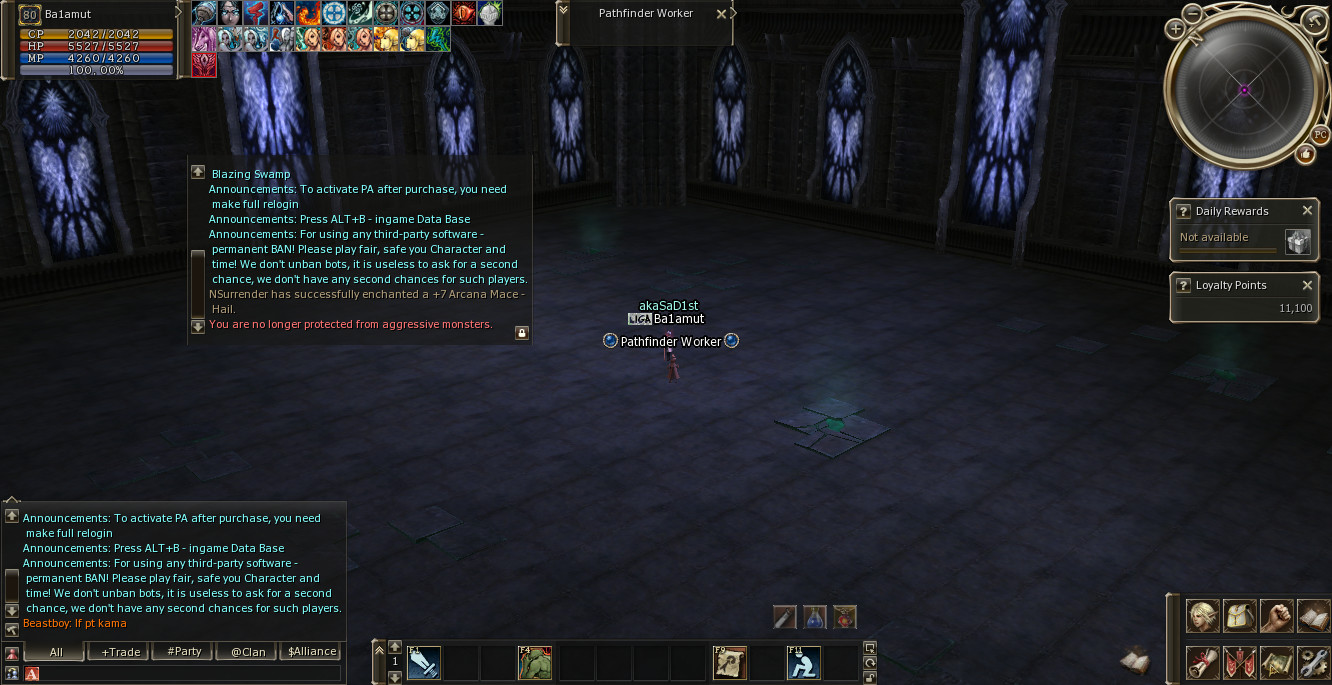
Task: Zoom out the radar minimap
Action: point(1193,13)
